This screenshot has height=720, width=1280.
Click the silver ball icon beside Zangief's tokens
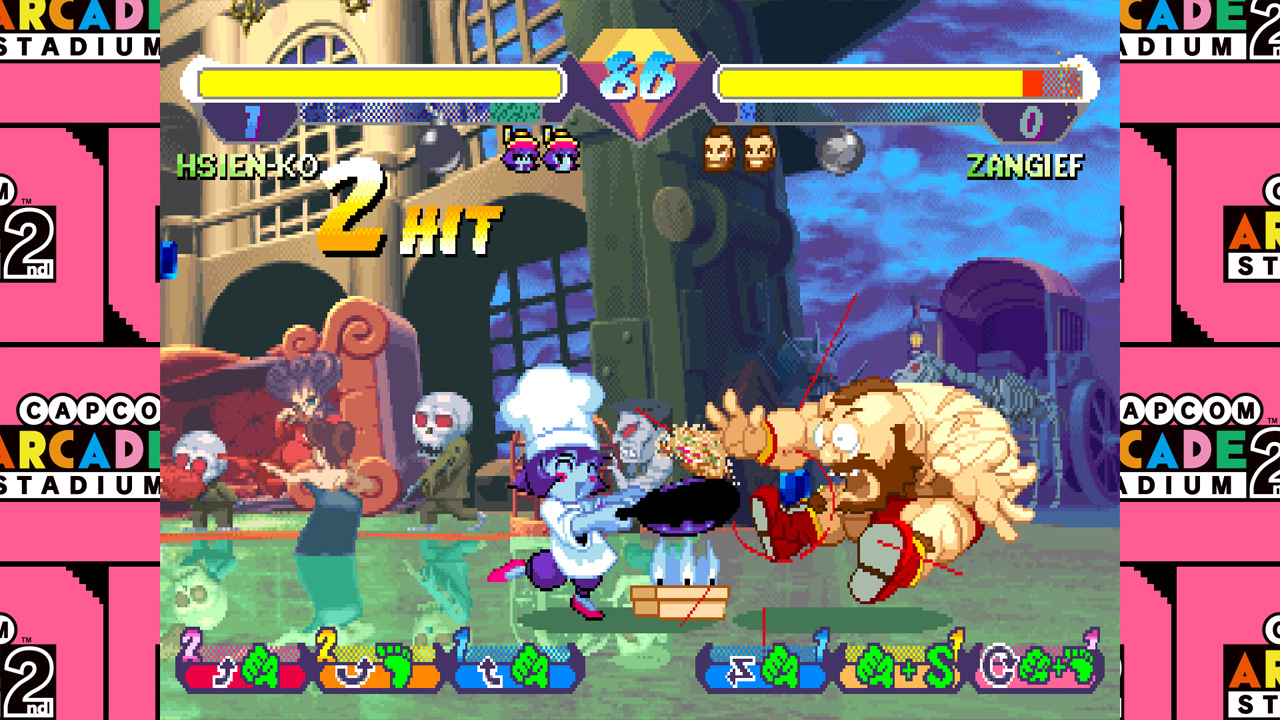pos(840,151)
